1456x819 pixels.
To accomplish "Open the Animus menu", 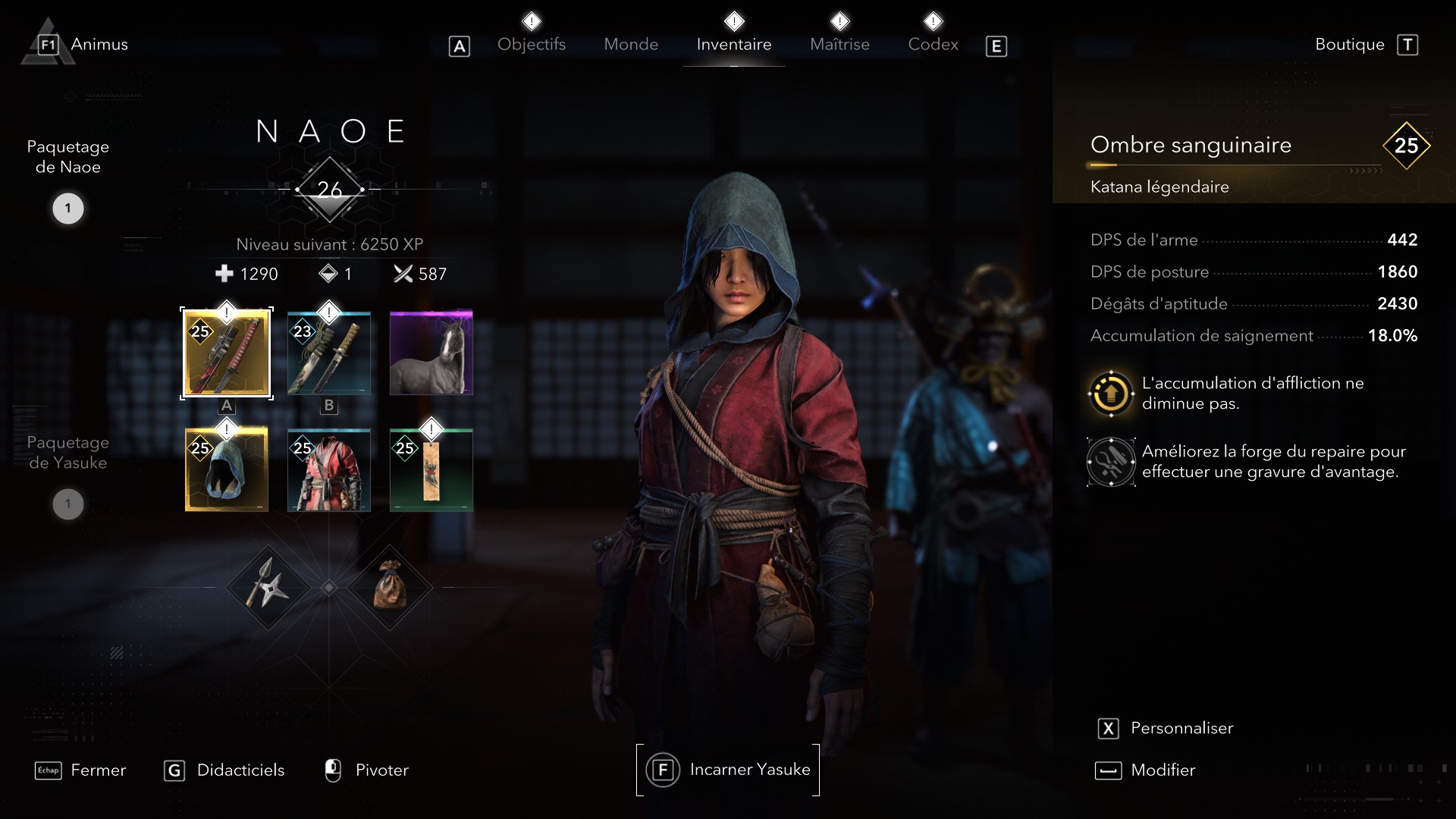I will tap(98, 45).
